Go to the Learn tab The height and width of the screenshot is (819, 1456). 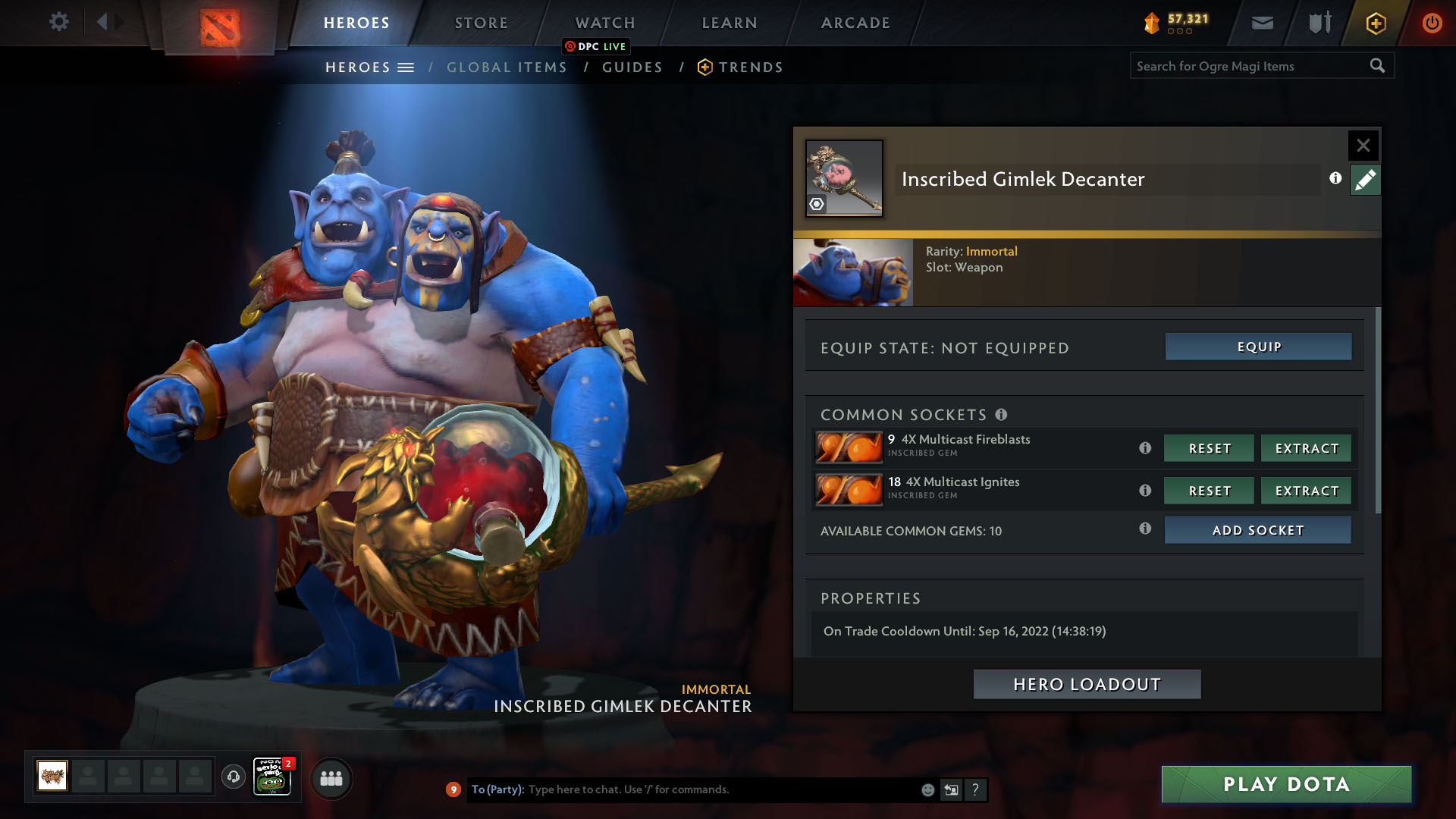click(x=730, y=23)
